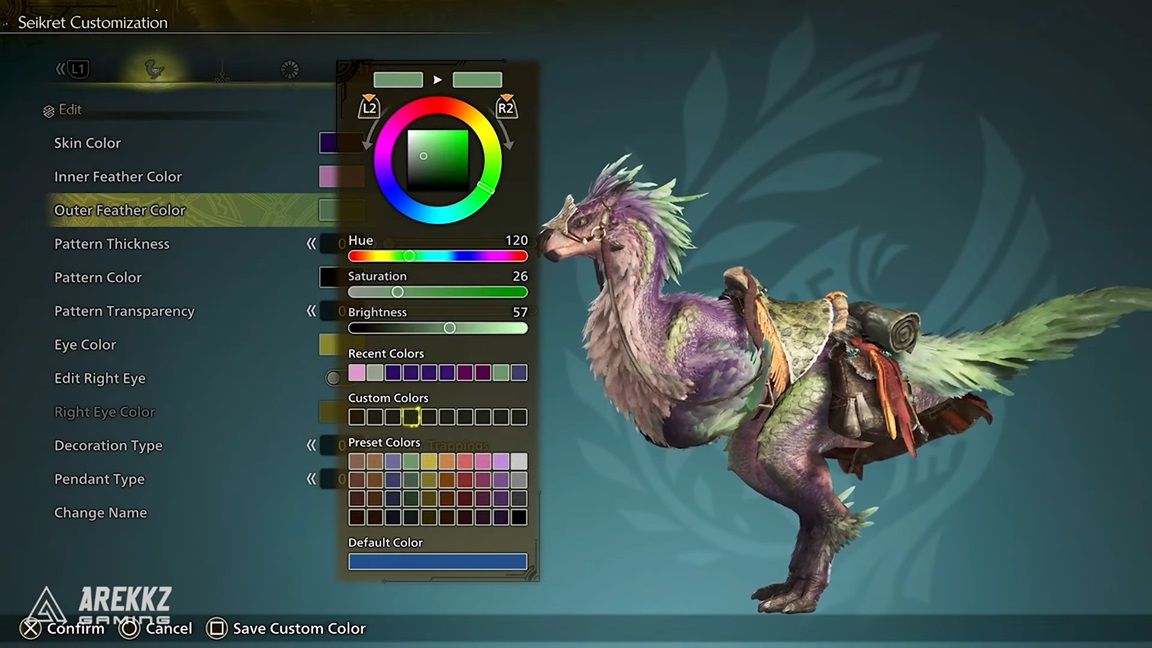
Task: Choose the Change Name option
Action: point(100,513)
